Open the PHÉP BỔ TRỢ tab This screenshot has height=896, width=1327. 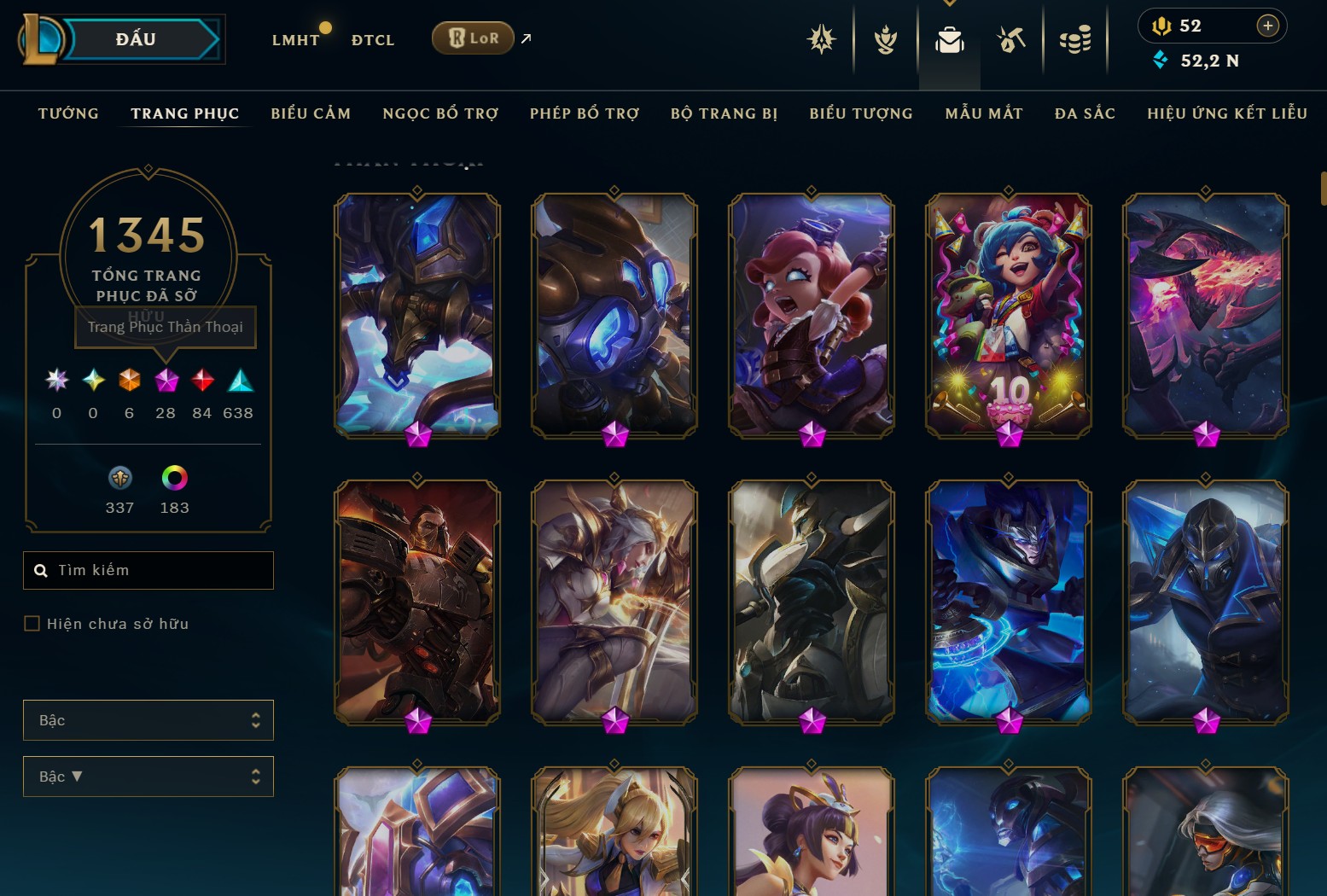(585, 113)
